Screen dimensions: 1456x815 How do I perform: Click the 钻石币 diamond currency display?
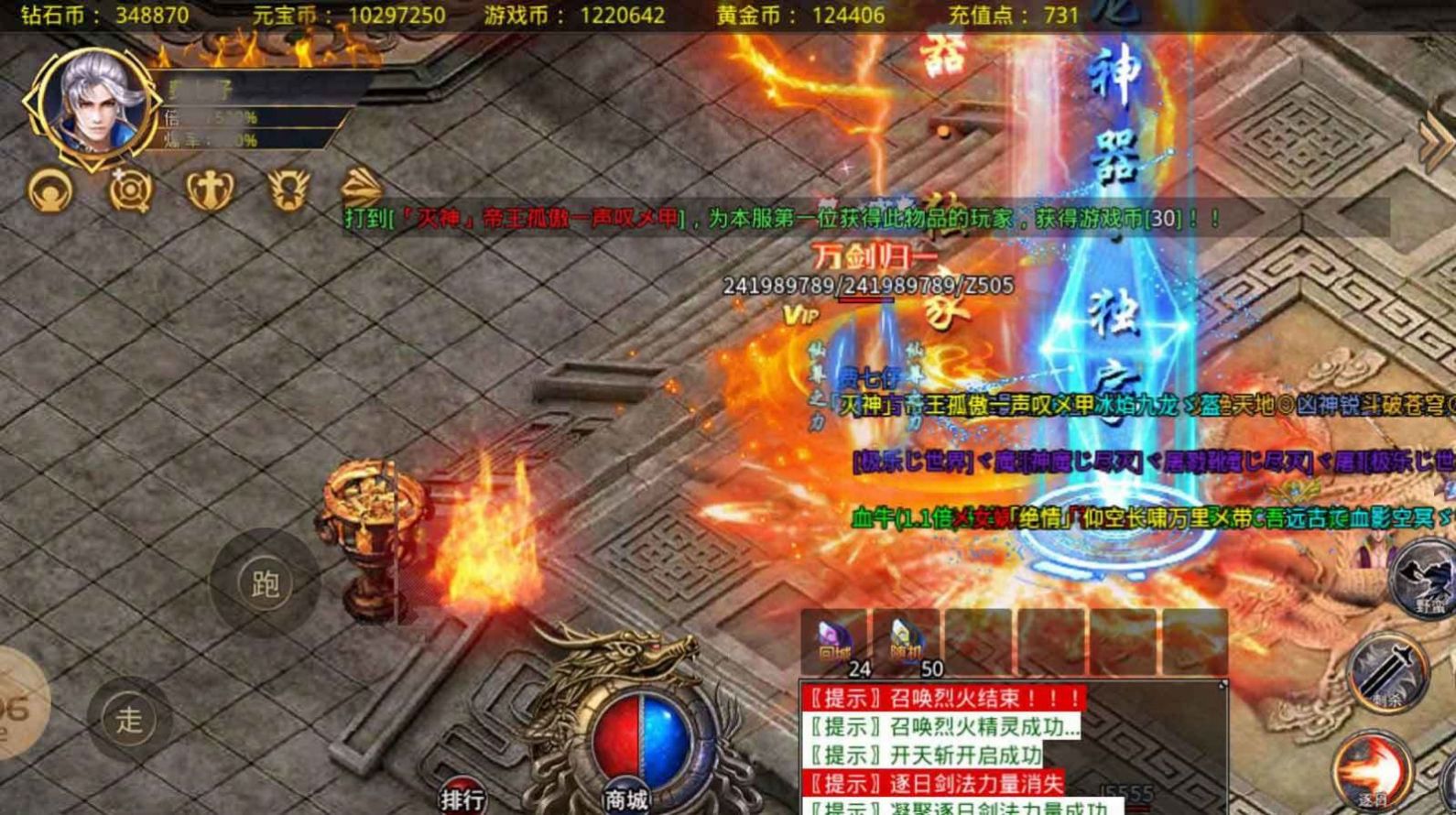coord(101,15)
